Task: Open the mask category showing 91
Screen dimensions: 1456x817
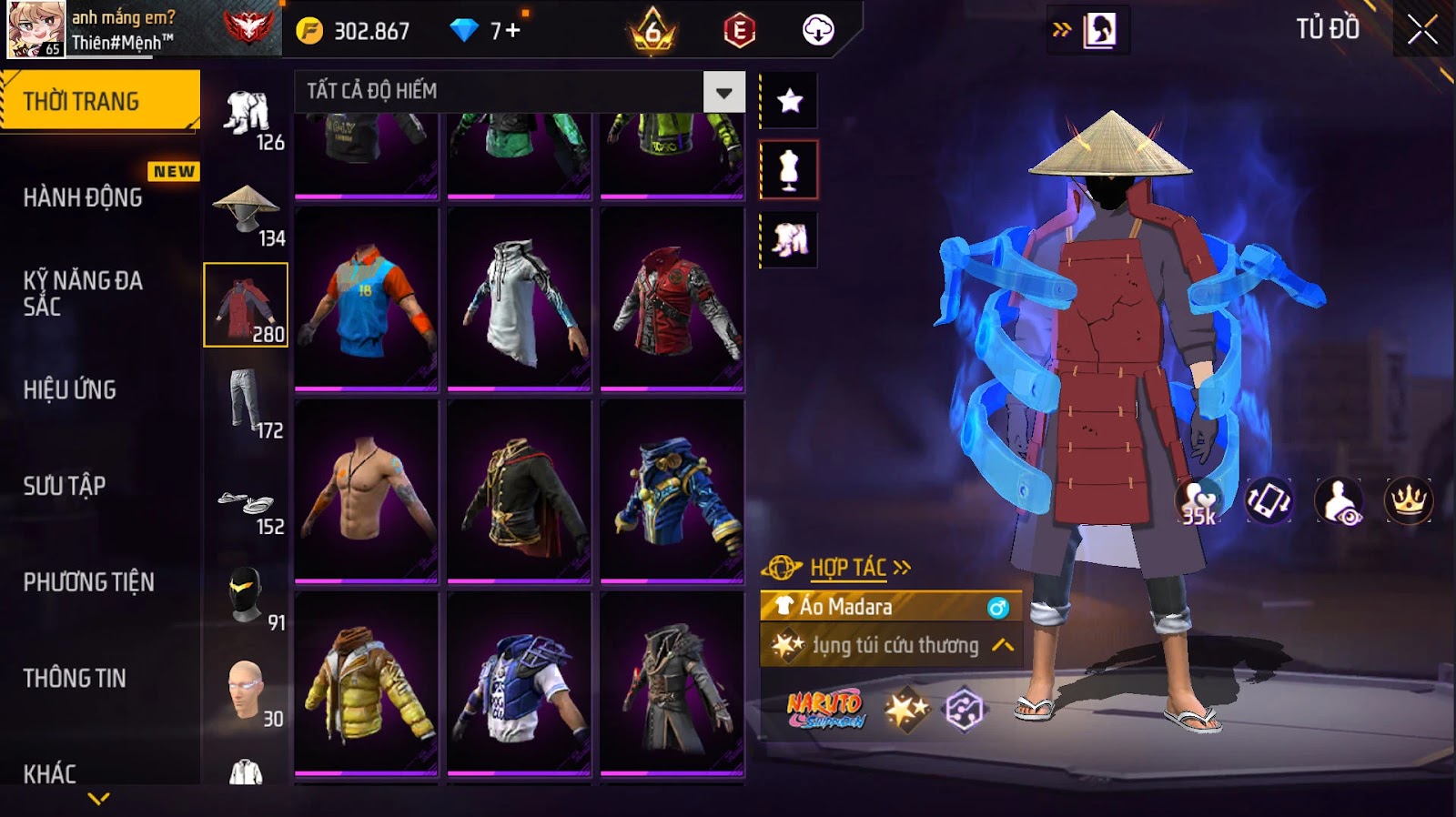Action: tap(247, 596)
